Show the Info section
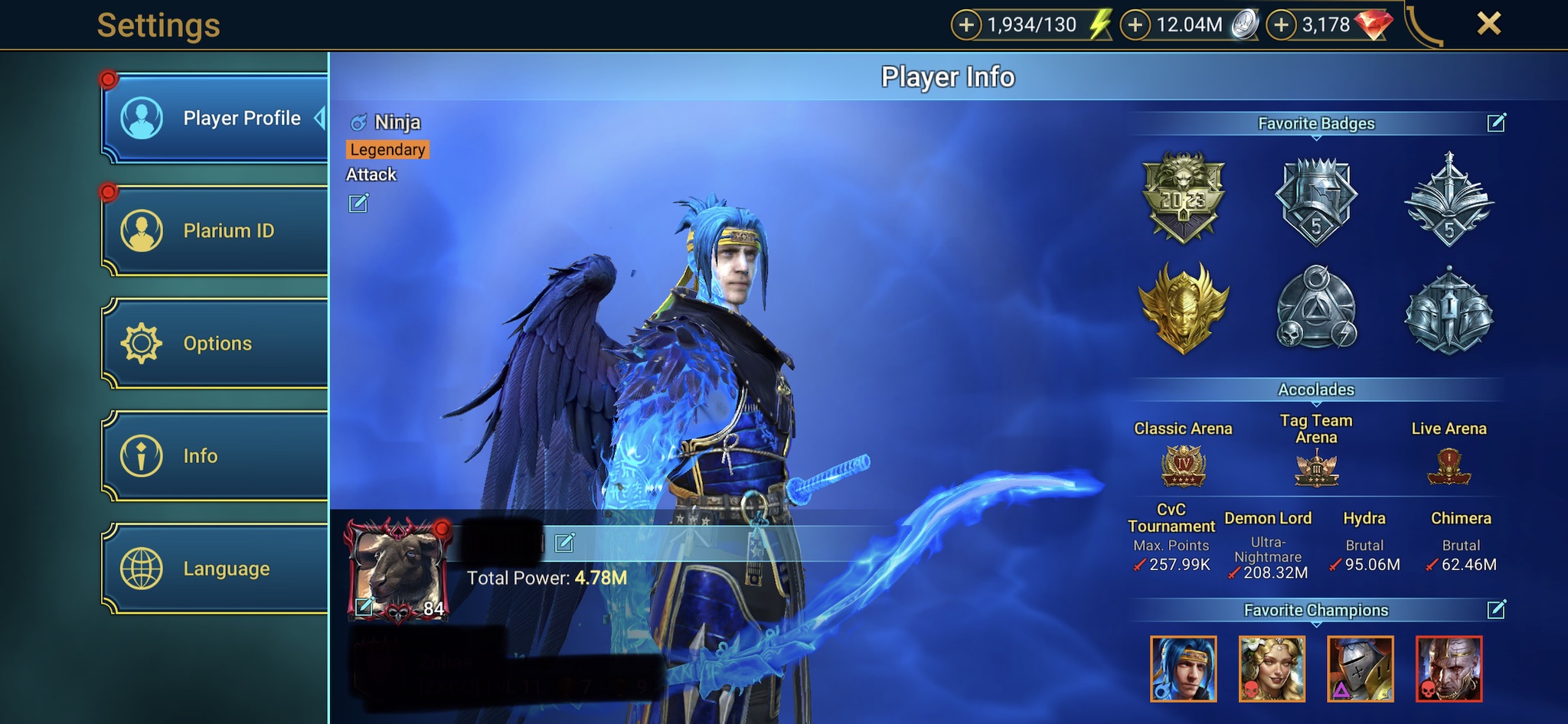 [x=215, y=455]
